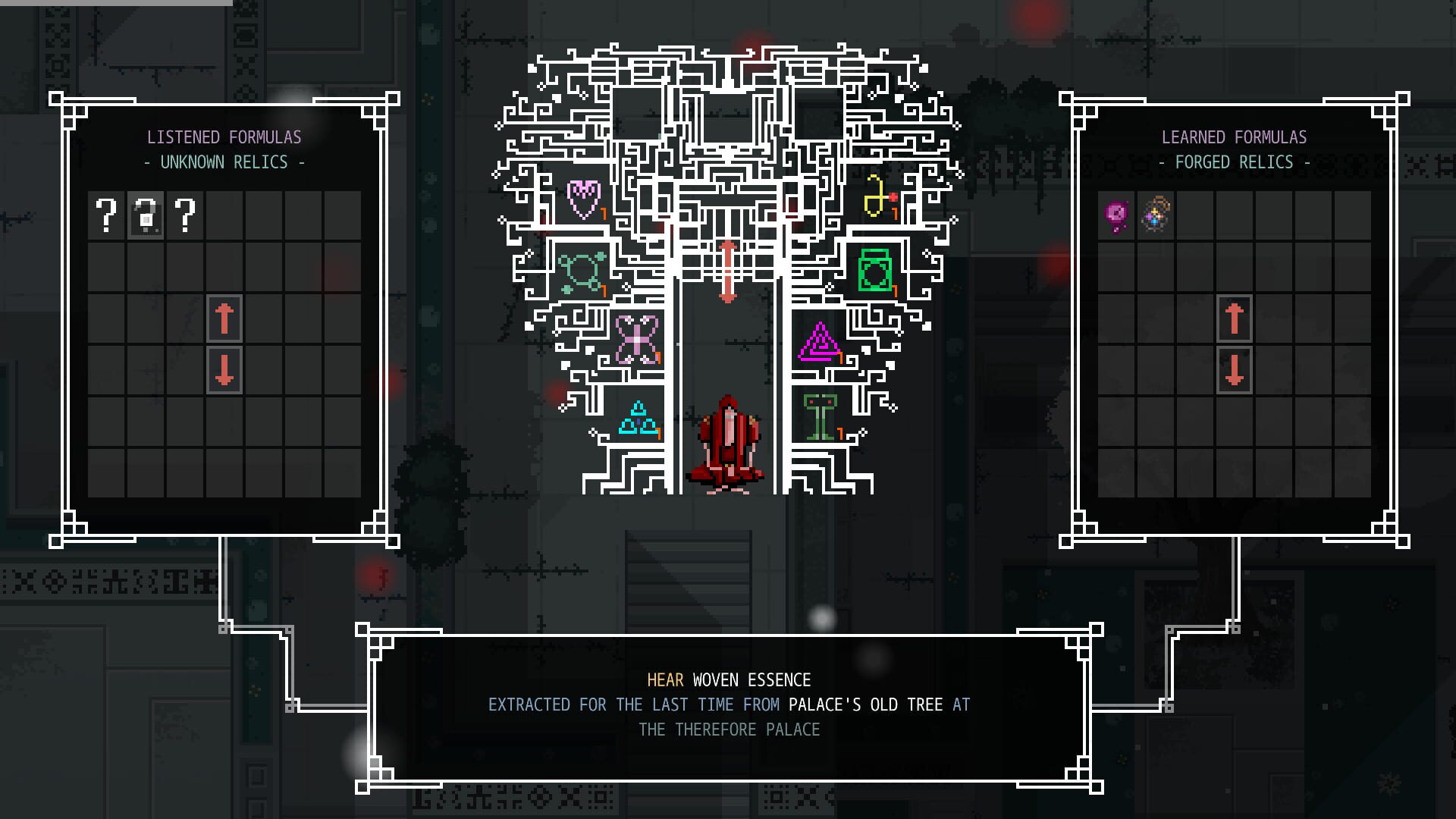
Task: Click the down arrow in Listened Formulas panel
Action: 224,371
